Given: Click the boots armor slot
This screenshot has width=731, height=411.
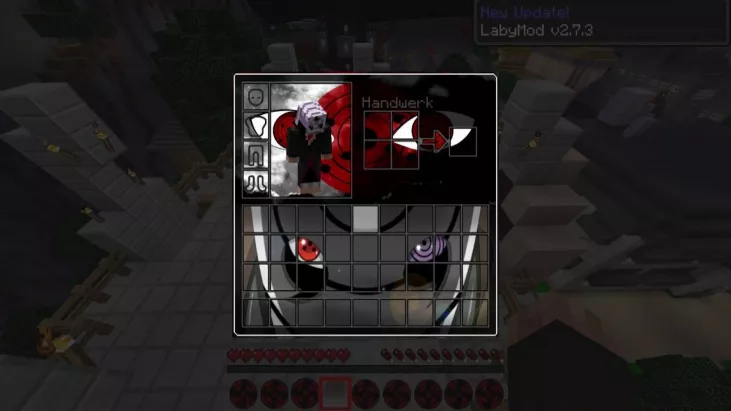Looking at the screenshot, I should click(257, 183).
